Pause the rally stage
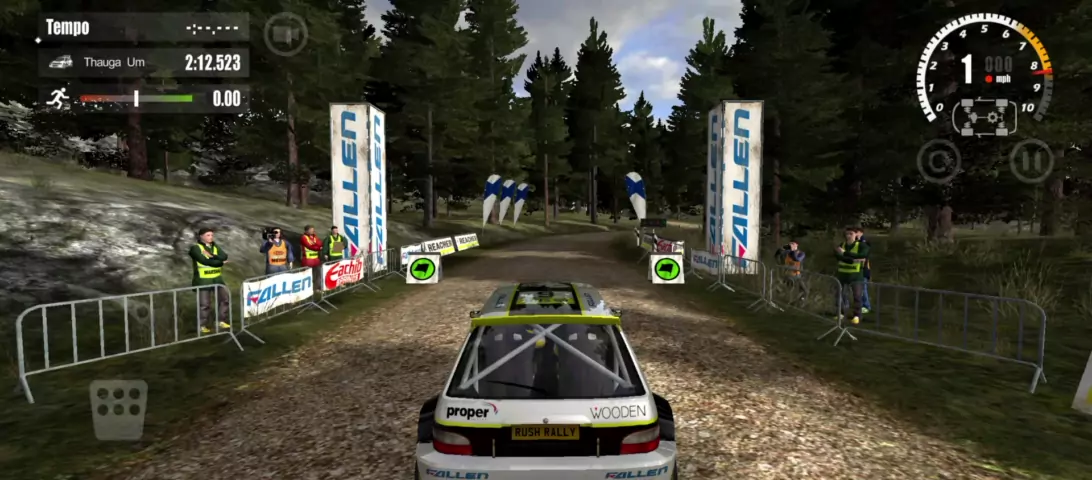 coord(1030,161)
